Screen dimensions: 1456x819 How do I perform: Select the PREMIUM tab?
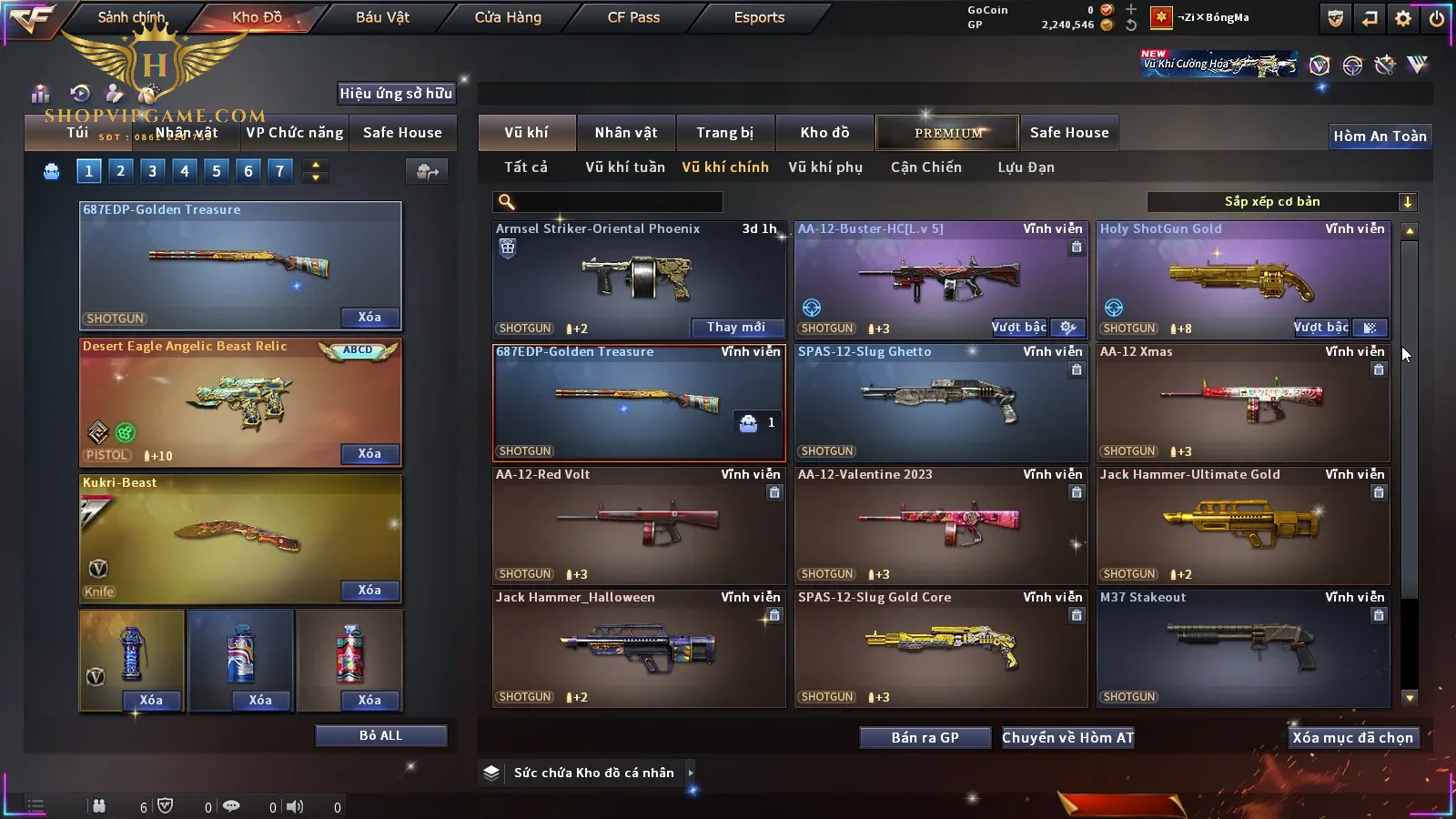(x=948, y=133)
